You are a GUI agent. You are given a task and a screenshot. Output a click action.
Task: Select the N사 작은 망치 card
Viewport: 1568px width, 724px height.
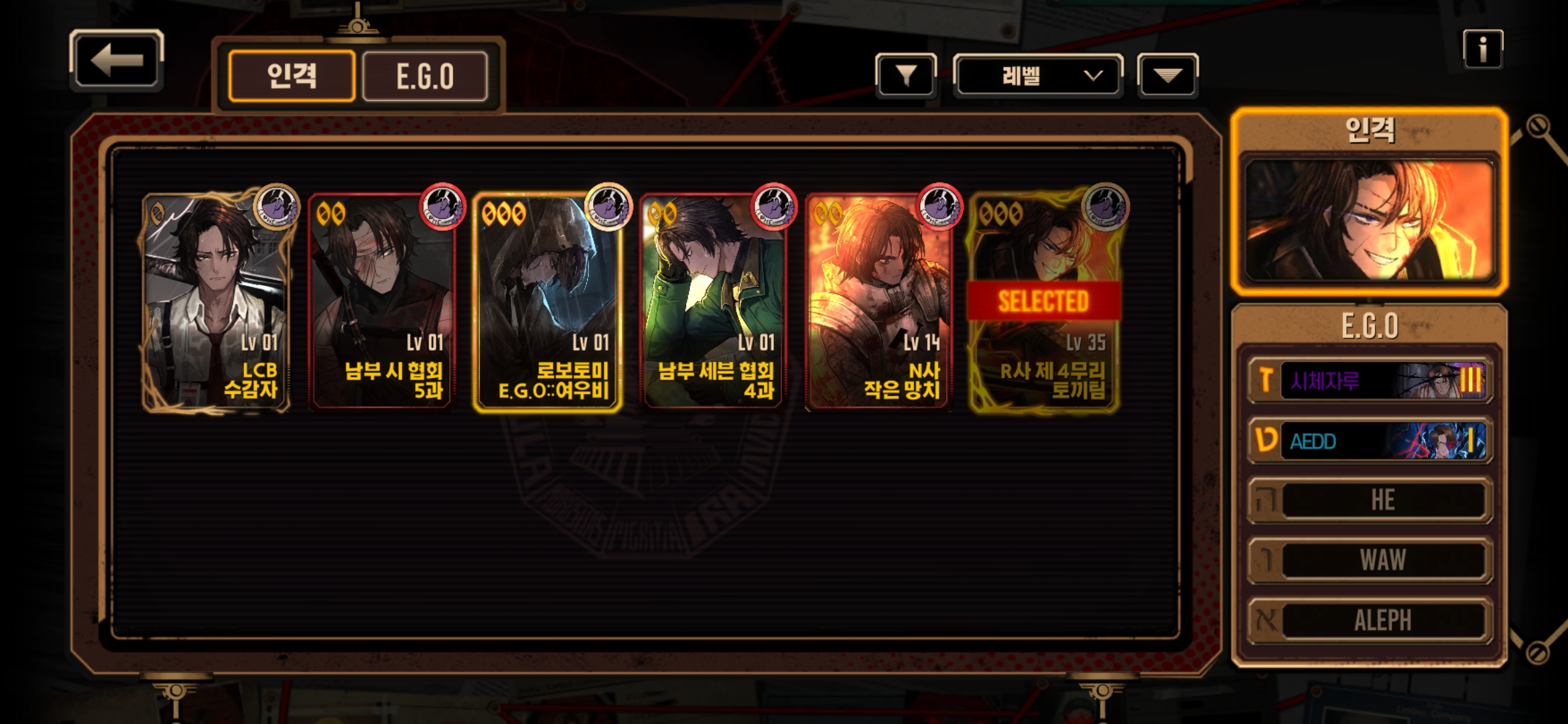878,302
